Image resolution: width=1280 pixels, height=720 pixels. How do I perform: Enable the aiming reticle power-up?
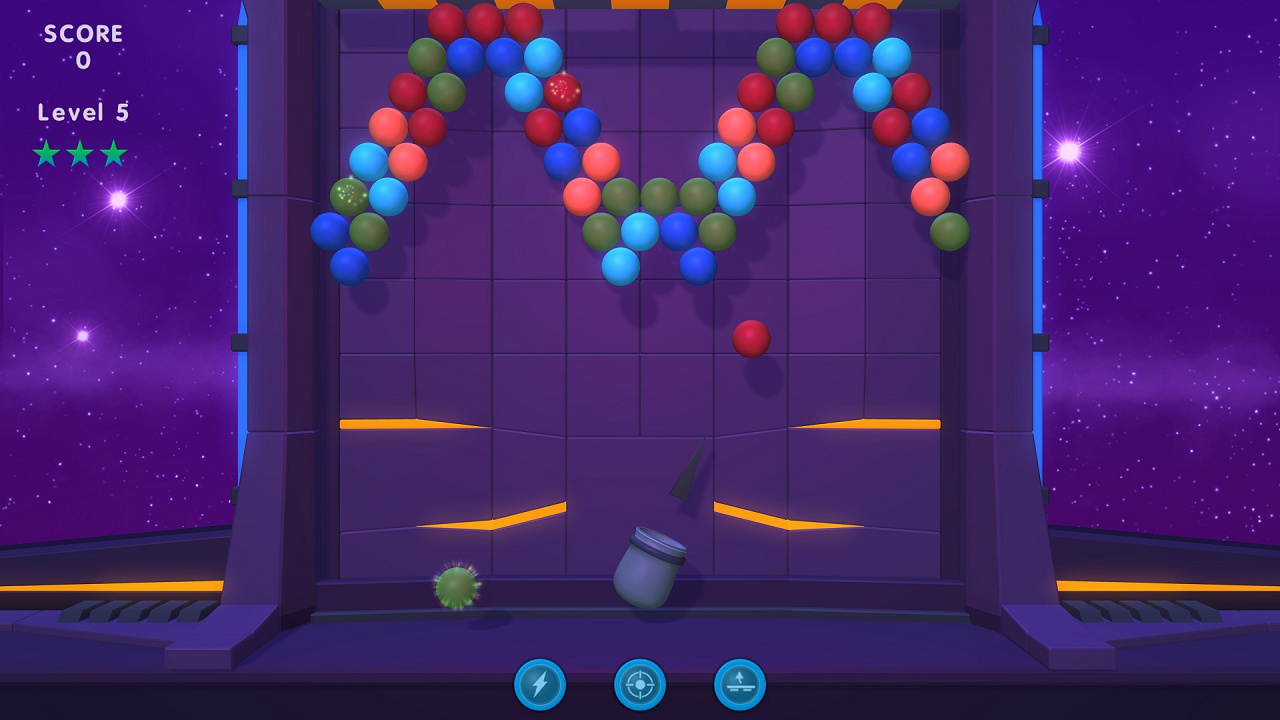click(x=640, y=686)
